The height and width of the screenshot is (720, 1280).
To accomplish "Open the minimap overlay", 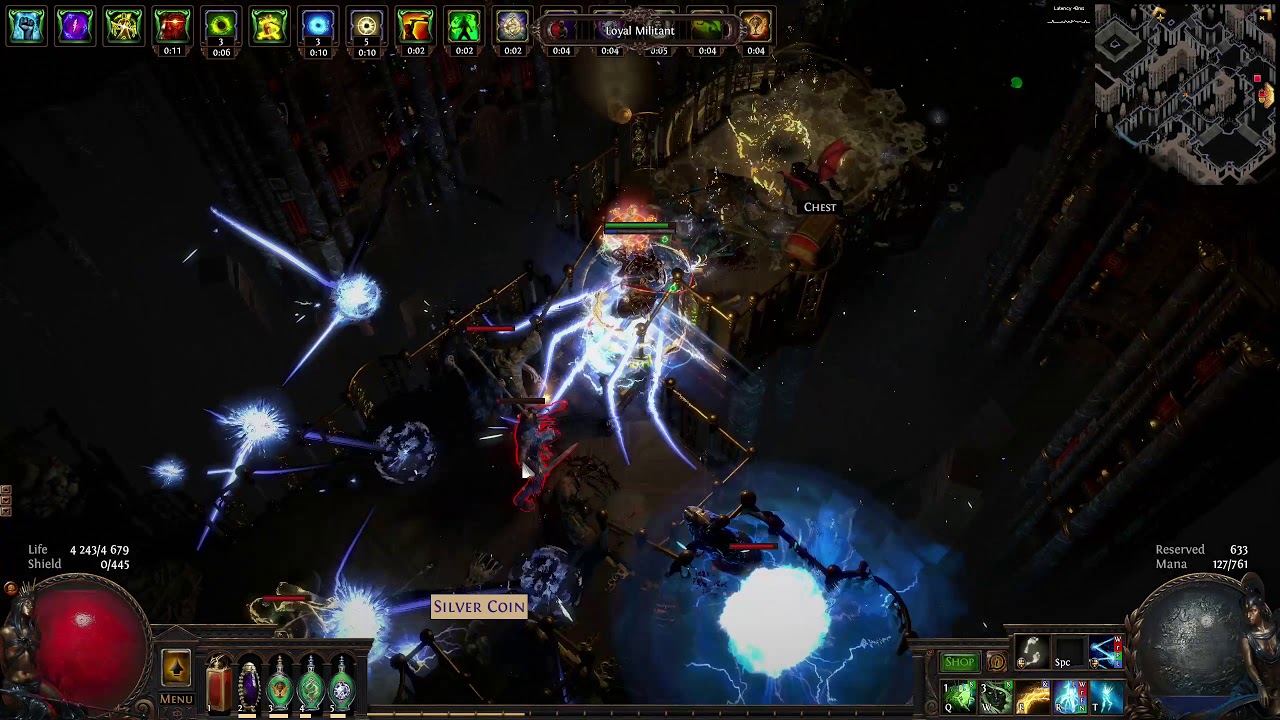I will coord(1186,95).
